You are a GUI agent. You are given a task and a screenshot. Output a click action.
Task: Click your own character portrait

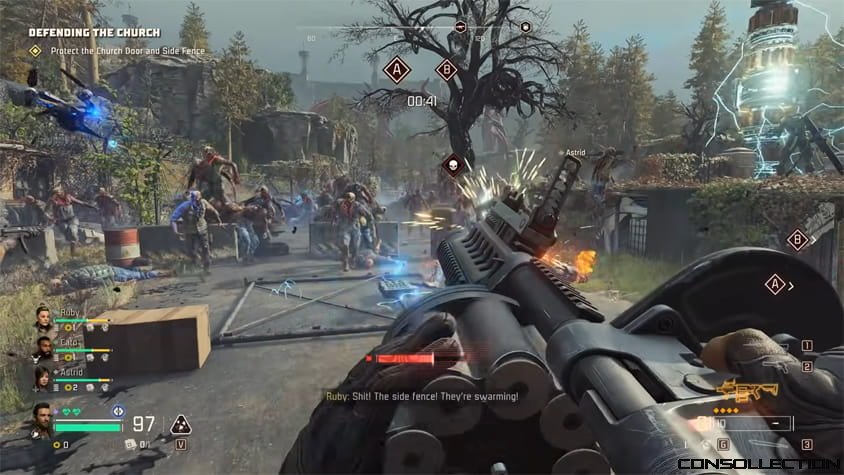(x=41, y=420)
